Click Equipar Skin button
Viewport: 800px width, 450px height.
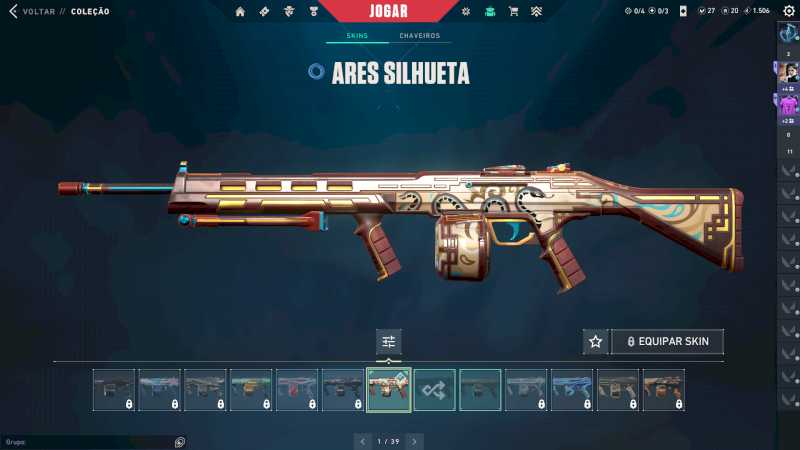tap(667, 341)
